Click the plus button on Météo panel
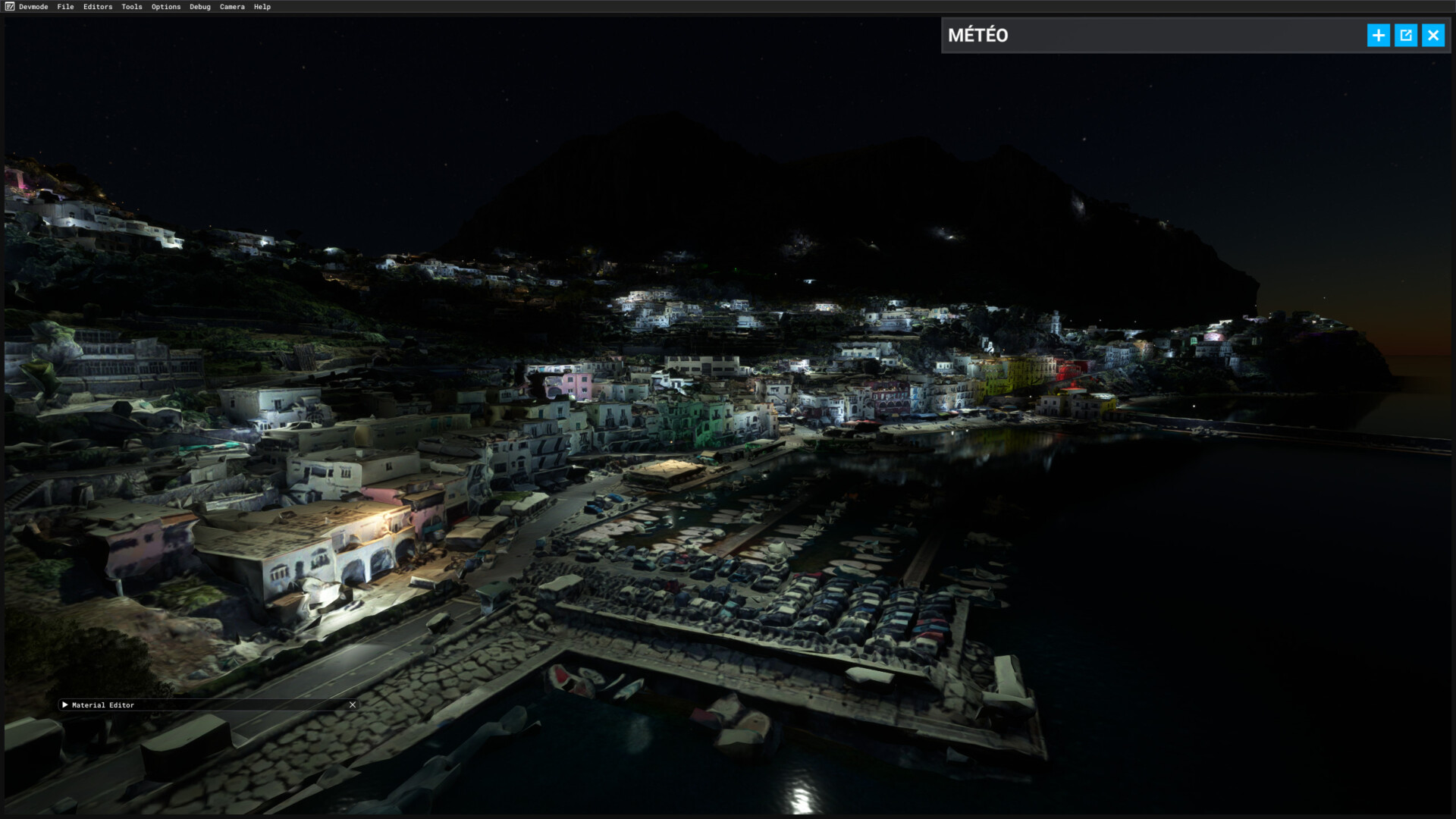1456x819 pixels. pos(1378,36)
